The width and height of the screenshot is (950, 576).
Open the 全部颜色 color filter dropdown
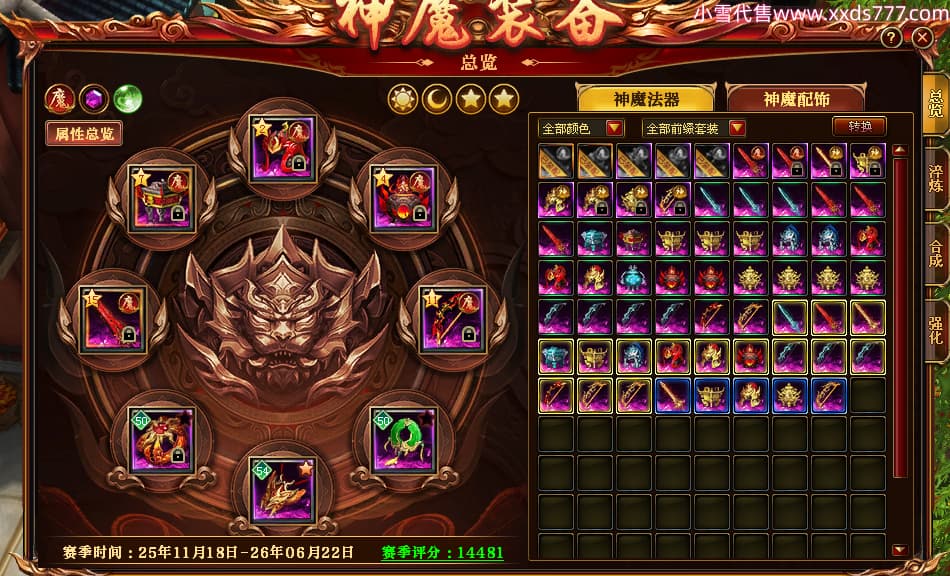point(581,128)
